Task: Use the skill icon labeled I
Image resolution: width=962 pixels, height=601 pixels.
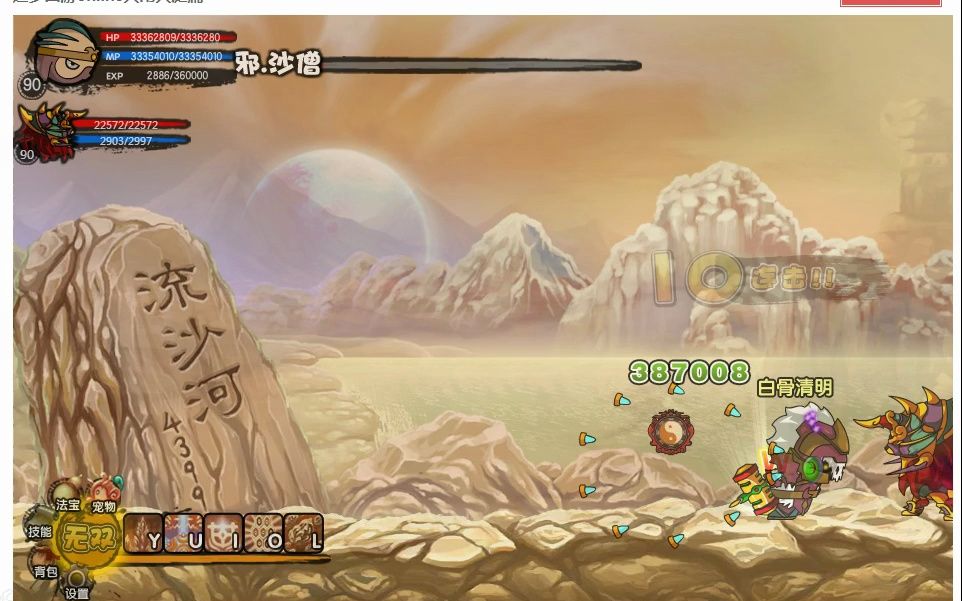Action: (x=223, y=533)
